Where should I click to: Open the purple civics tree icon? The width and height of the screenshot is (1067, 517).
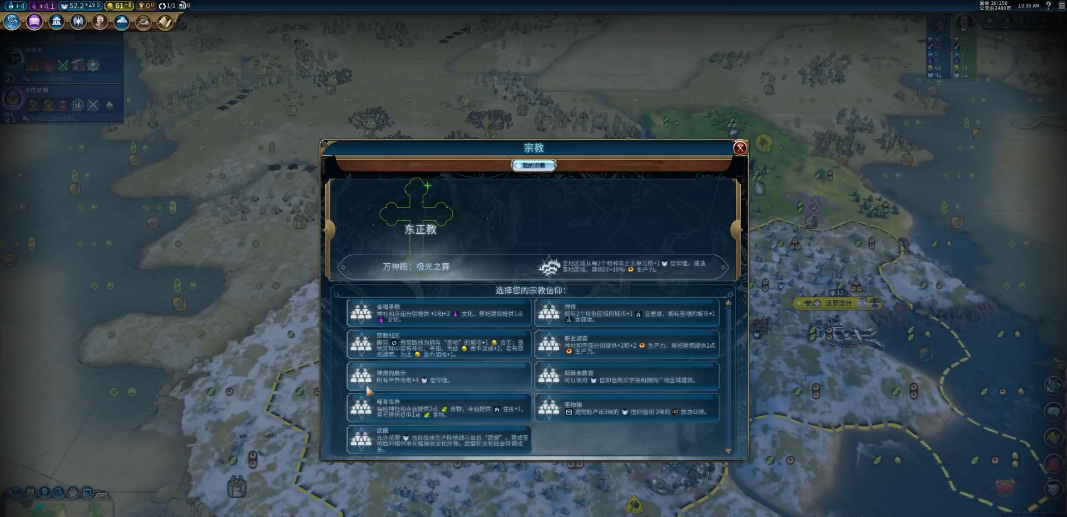34,21
